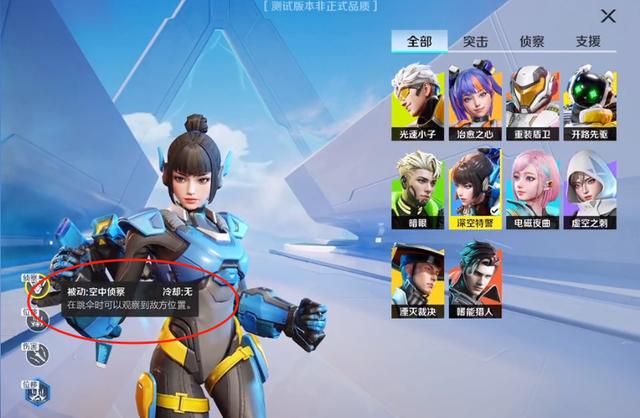
Task: Select the 深空特警 hero card
Action: click(x=474, y=187)
